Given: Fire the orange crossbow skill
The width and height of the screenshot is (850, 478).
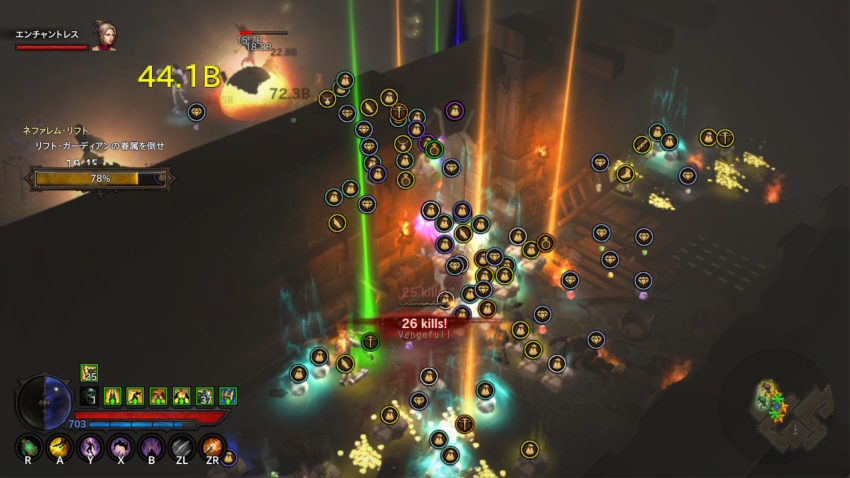Looking at the screenshot, I should 212,446.
